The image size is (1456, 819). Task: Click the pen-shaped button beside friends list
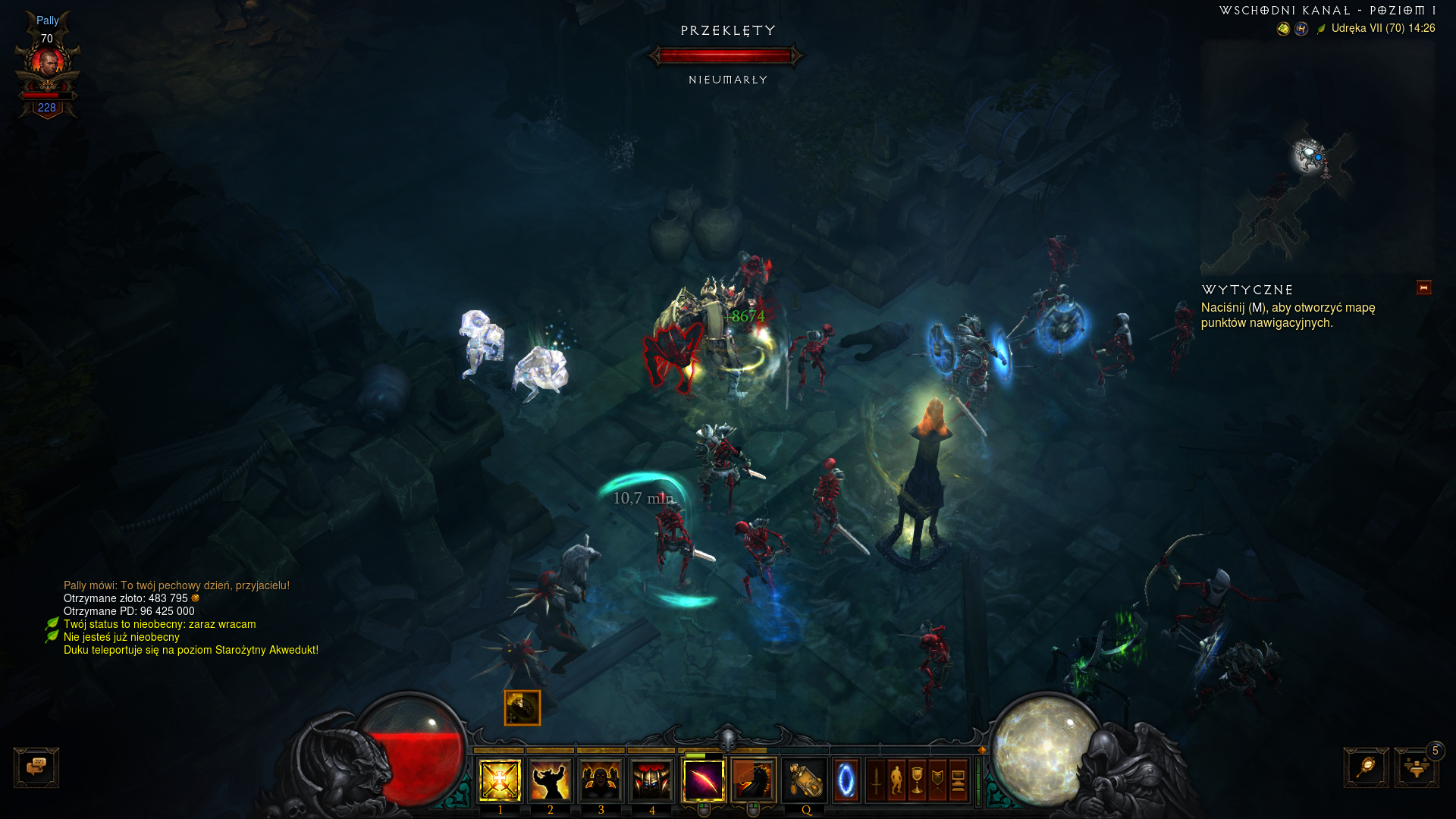tap(1366, 767)
